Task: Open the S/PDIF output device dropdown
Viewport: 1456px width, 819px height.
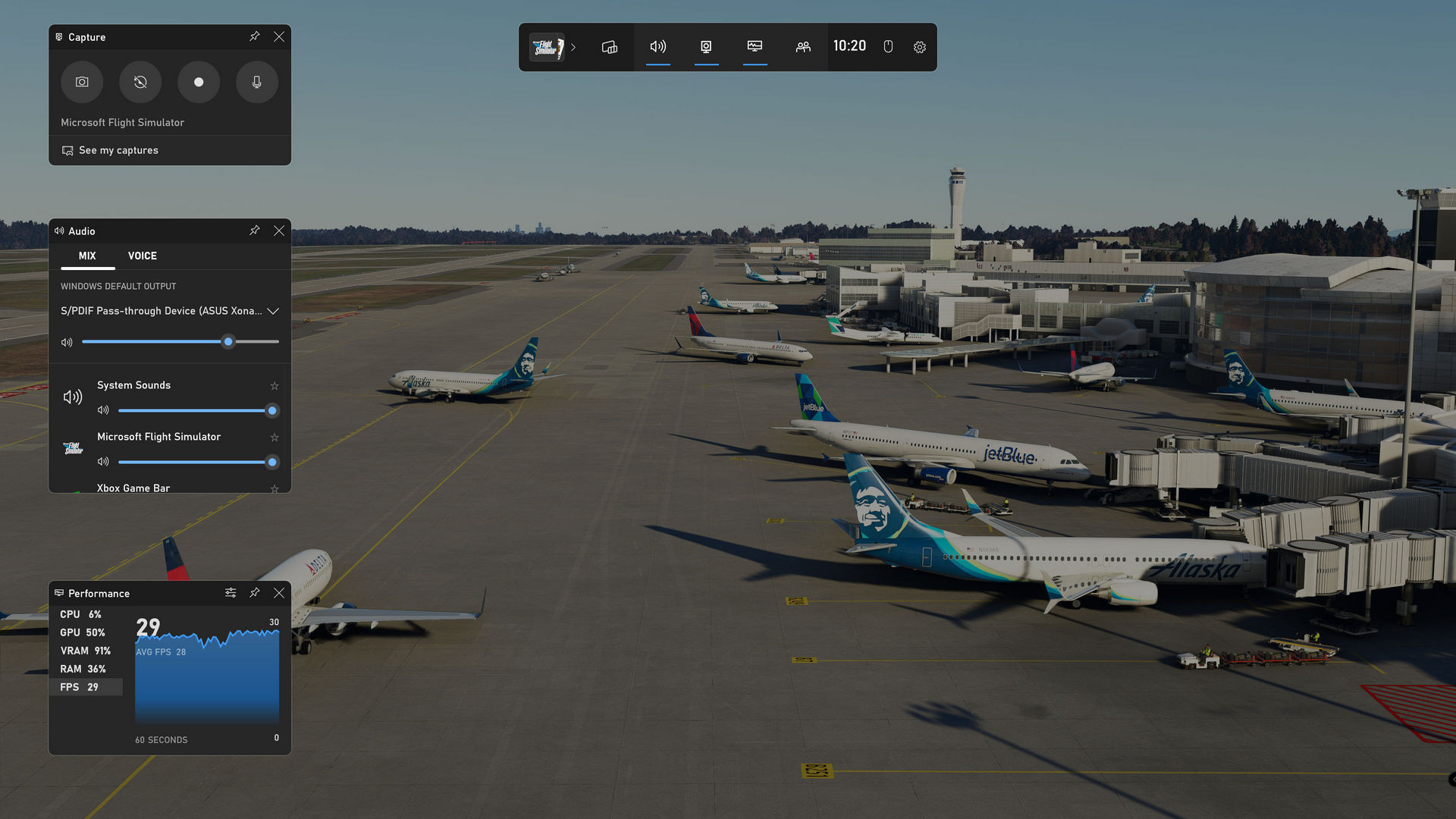Action: tap(273, 311)
